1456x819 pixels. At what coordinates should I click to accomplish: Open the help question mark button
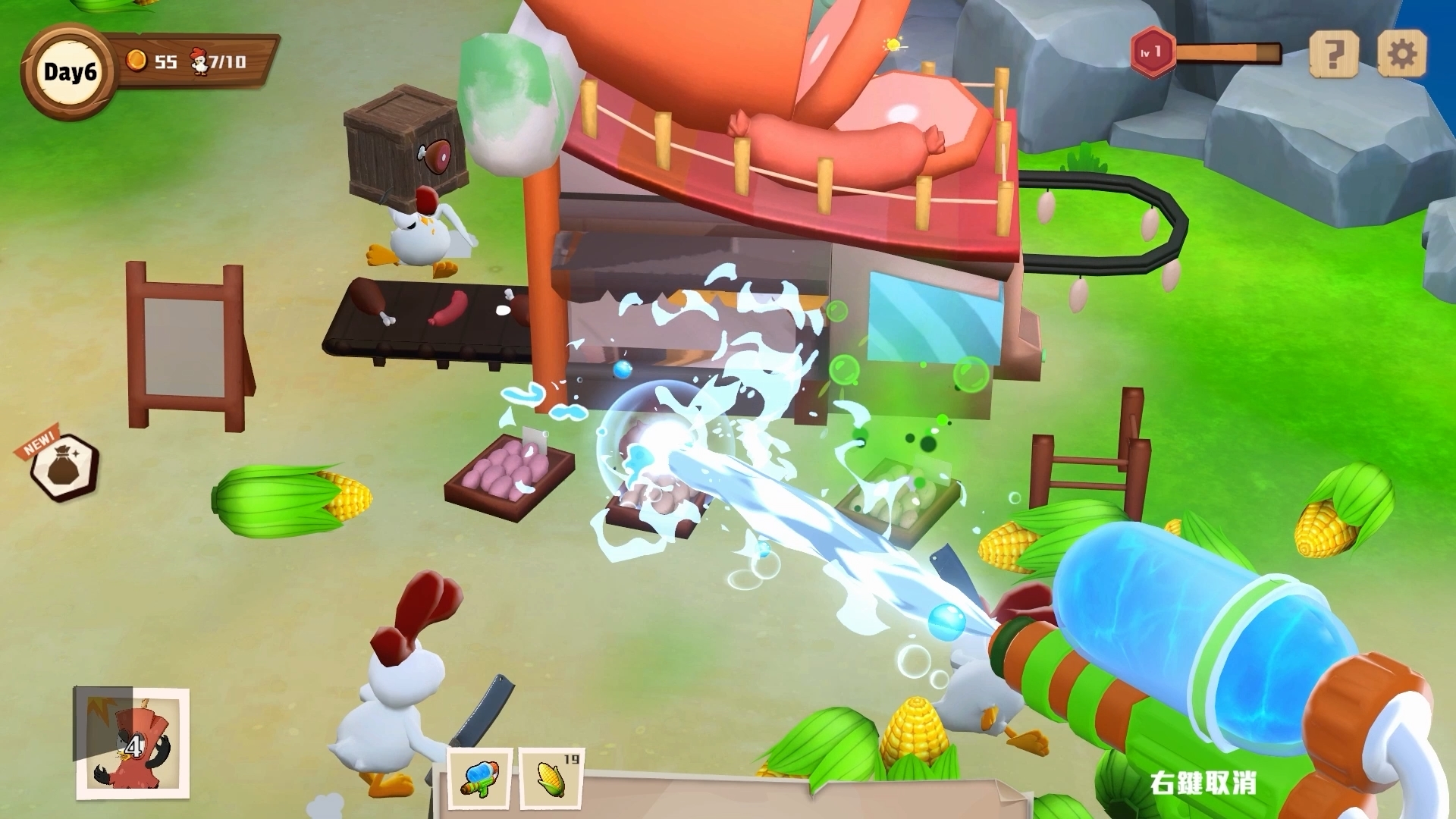(1332, 52)
